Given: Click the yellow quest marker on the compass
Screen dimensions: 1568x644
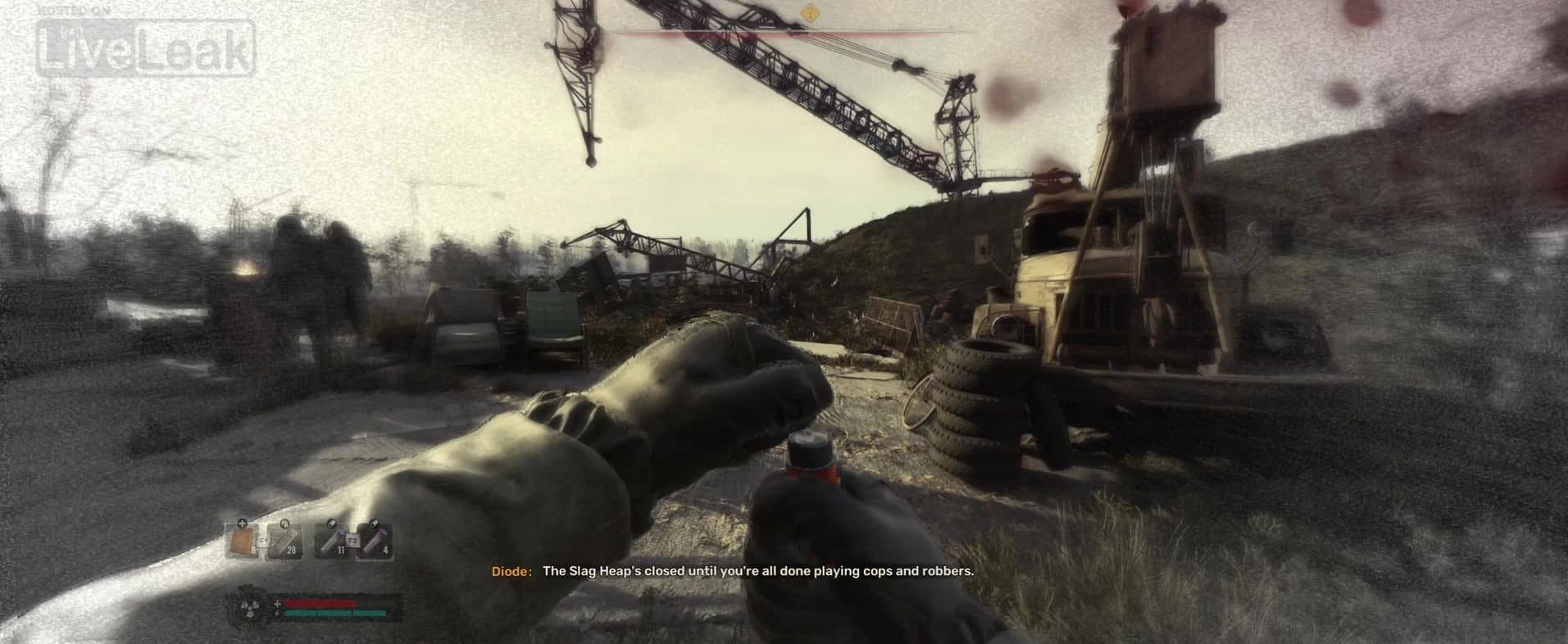Looking at the screenshot, I should (810, 11).
